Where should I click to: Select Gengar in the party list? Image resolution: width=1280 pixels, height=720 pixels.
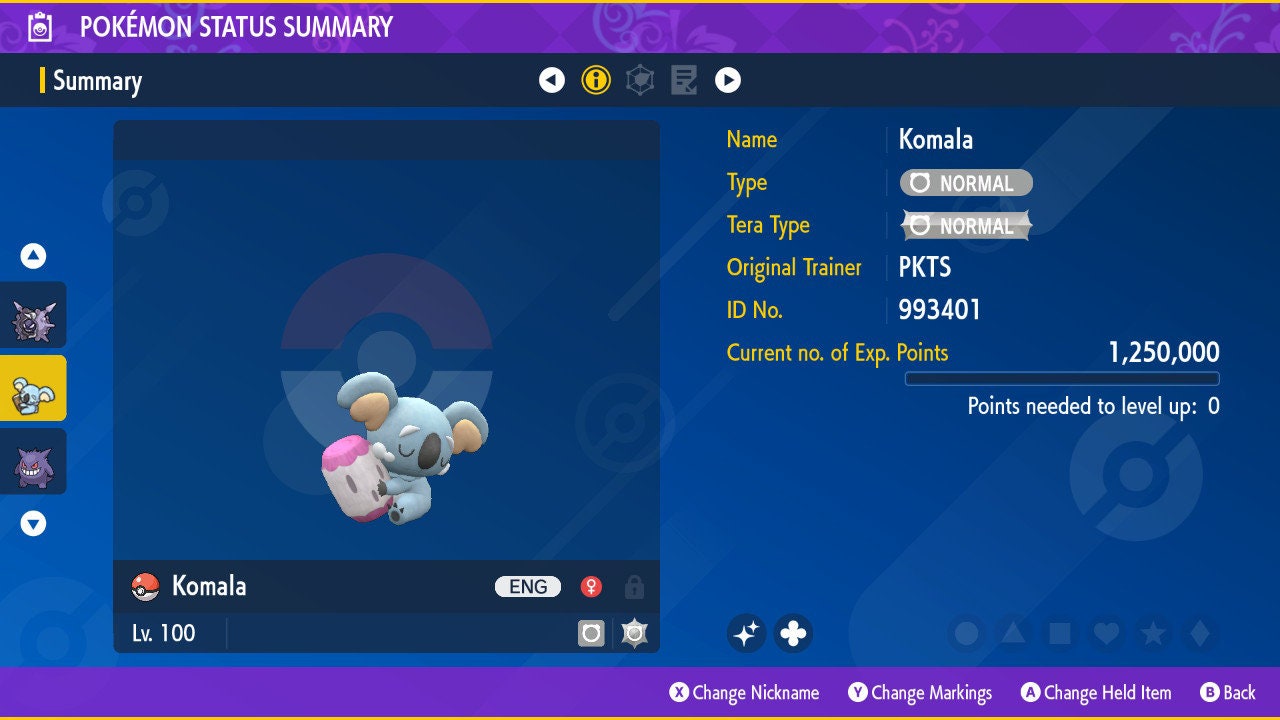point(33,461)
